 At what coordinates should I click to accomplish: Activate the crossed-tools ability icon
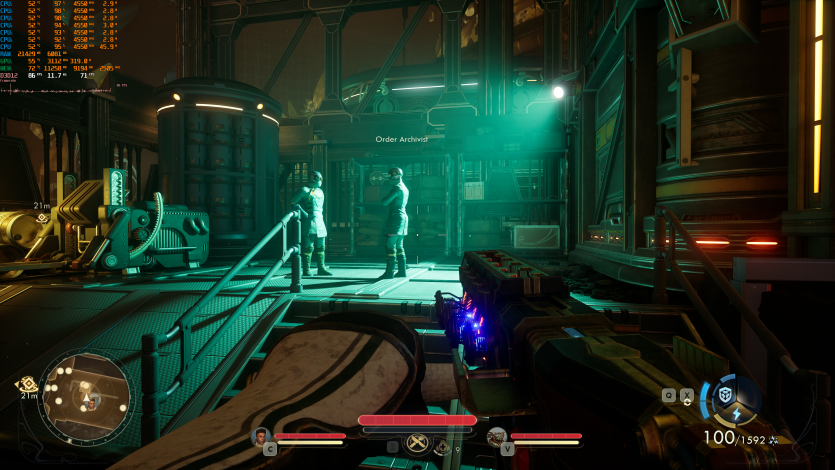point(418,444)
